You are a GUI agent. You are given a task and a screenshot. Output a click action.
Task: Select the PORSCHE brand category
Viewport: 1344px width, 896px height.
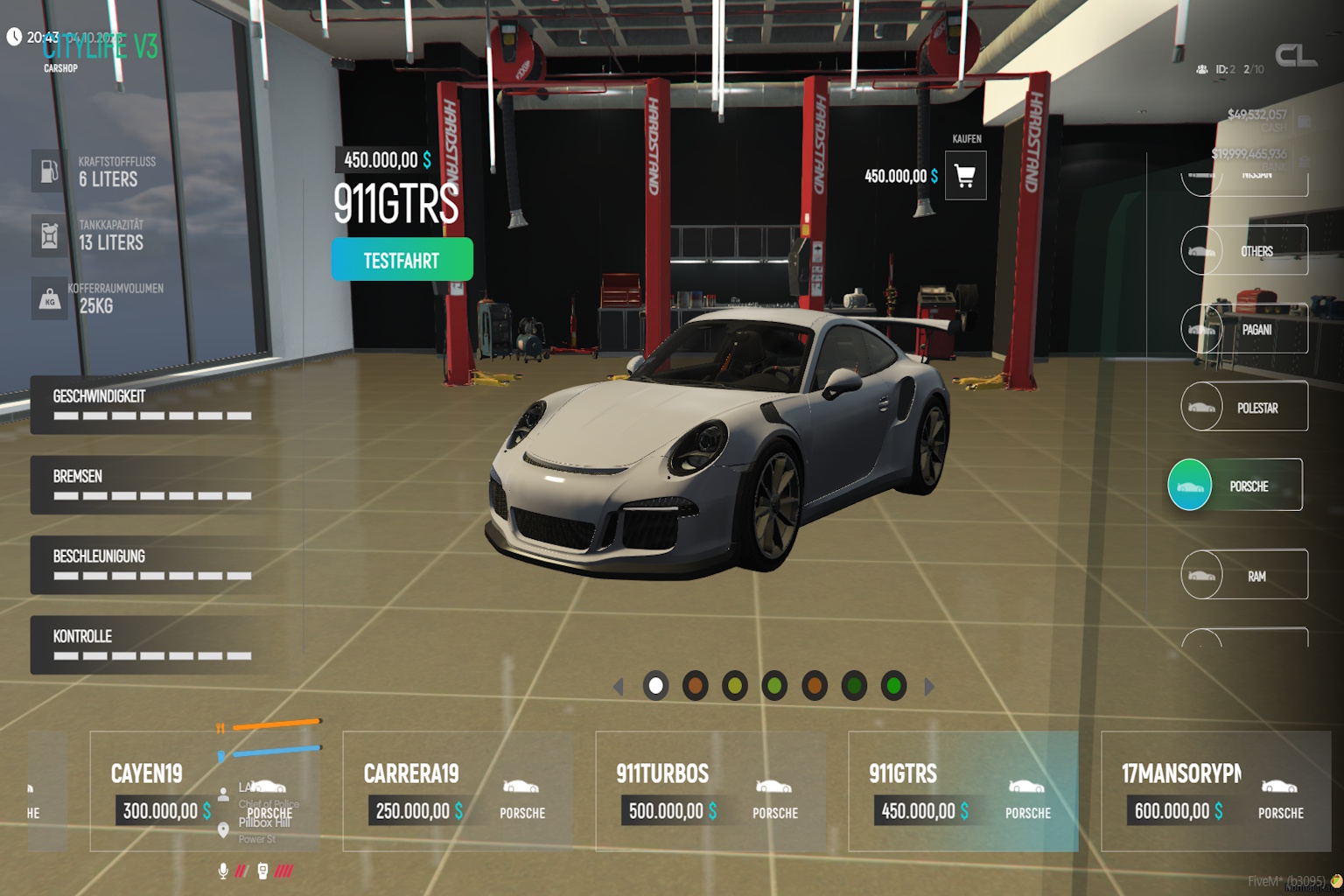(x=1235, y=486)
